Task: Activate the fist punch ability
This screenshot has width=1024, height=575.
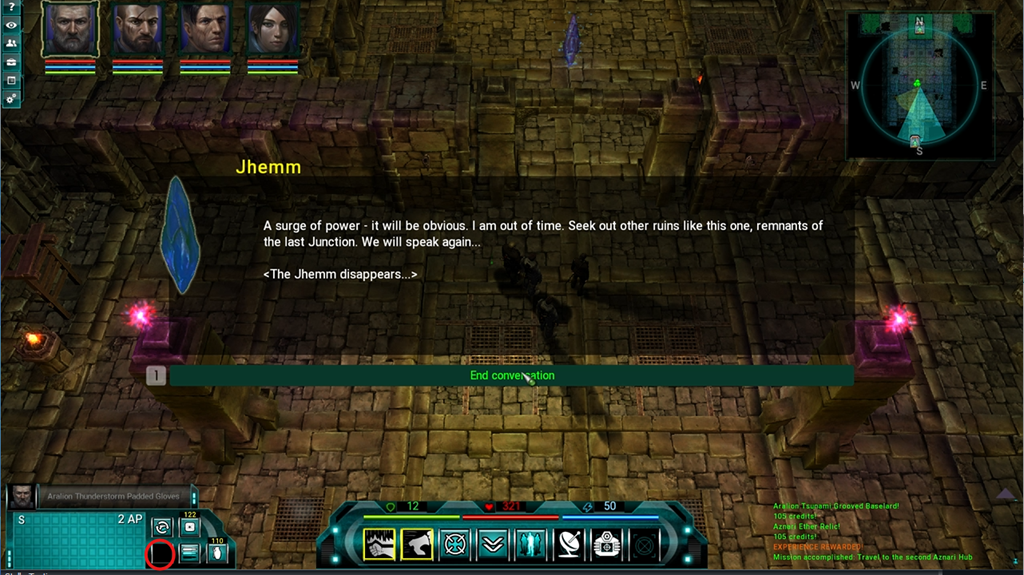Action: point(379,544)
